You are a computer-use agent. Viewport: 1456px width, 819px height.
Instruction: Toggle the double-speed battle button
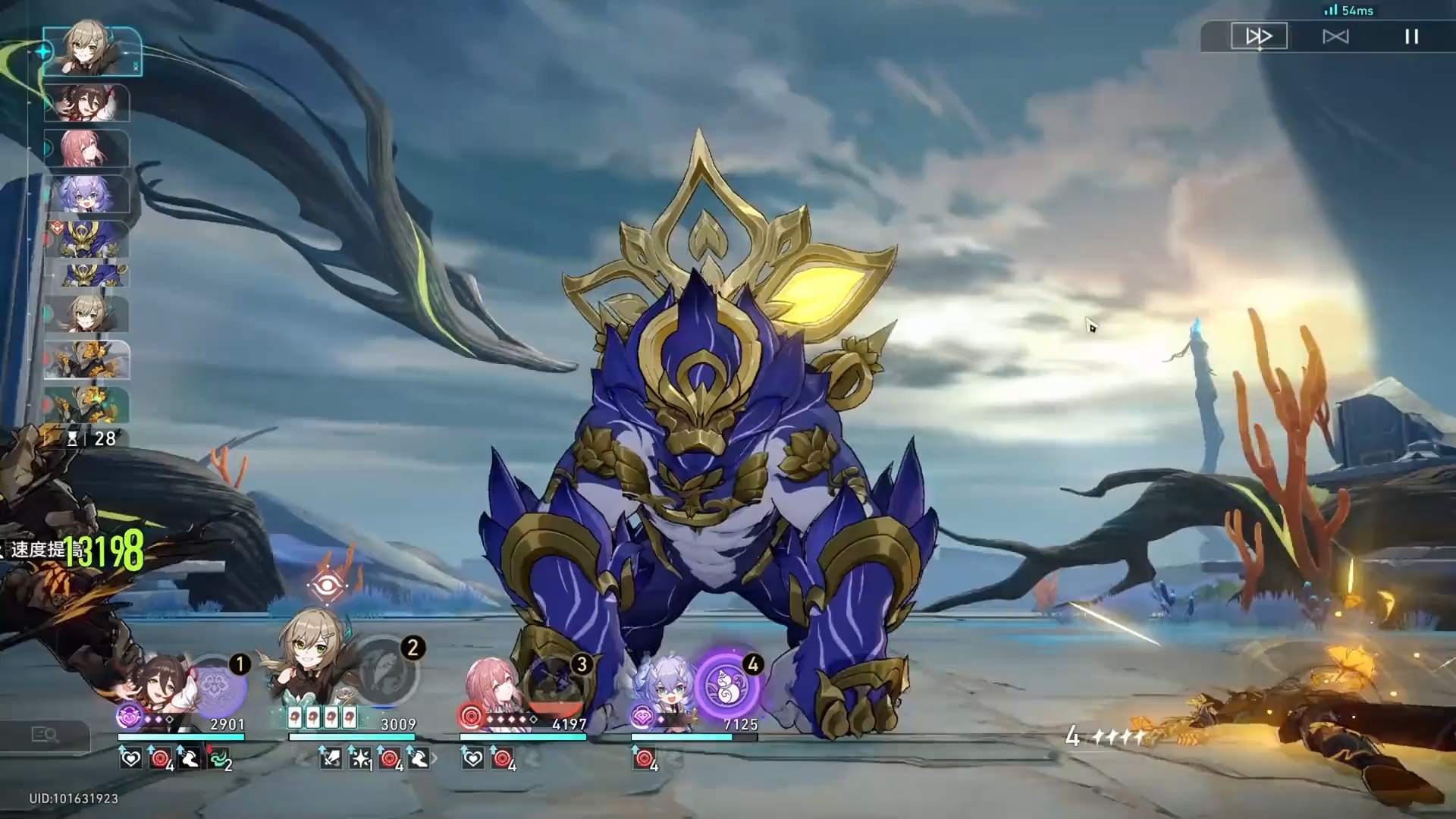point(1259,36)
